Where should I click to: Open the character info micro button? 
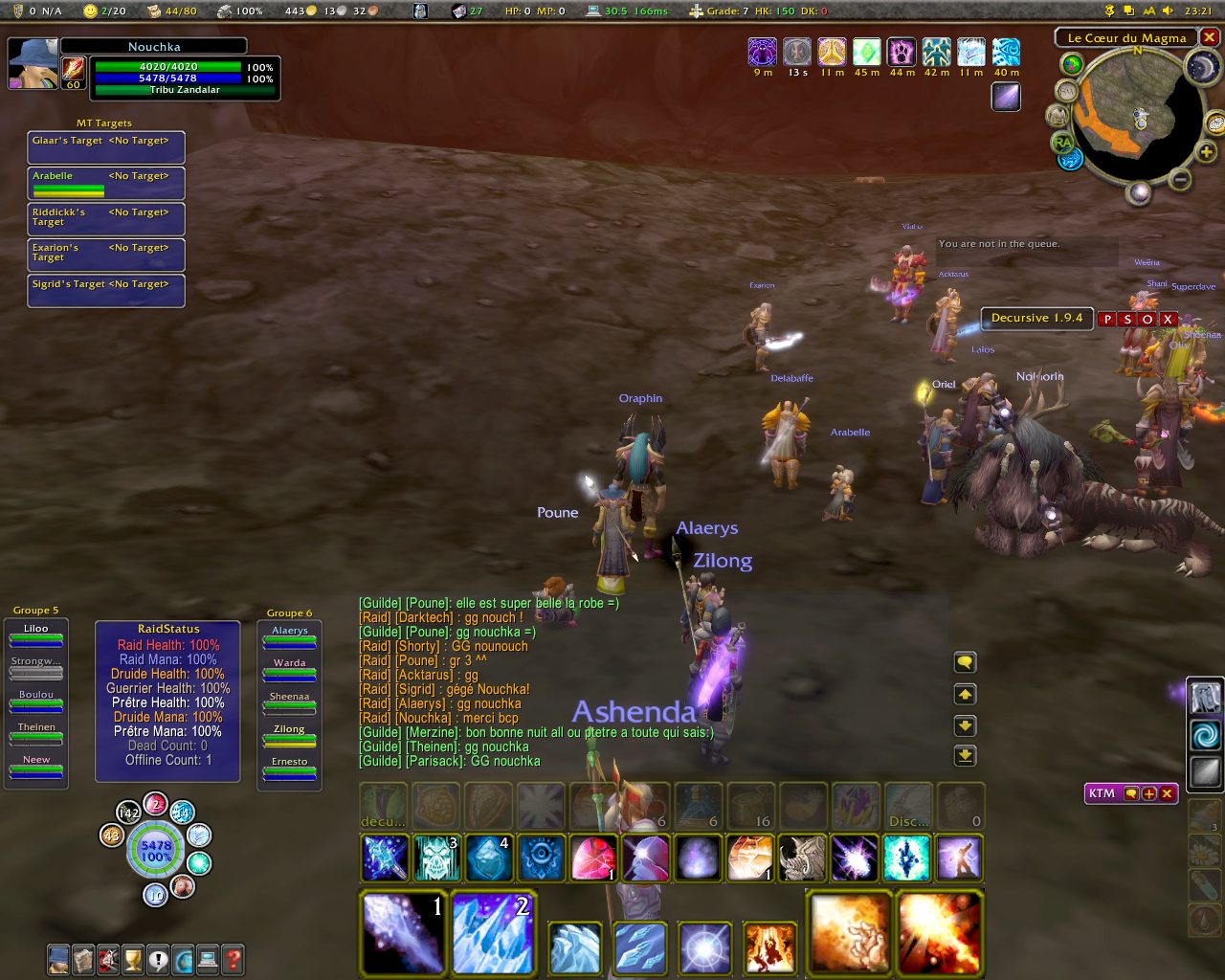[x=59, y=958]
